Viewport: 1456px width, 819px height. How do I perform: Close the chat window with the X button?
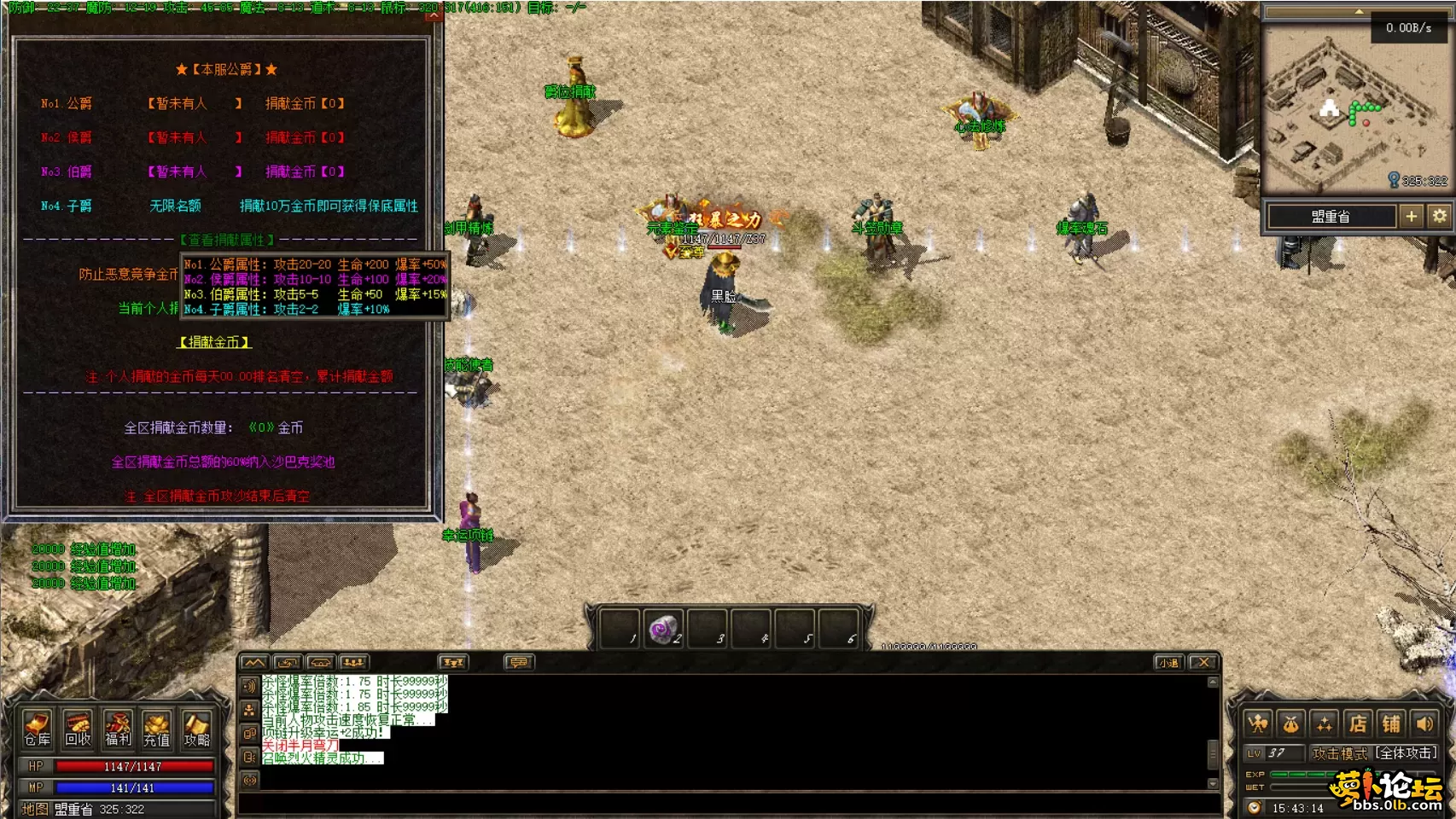1203,662
